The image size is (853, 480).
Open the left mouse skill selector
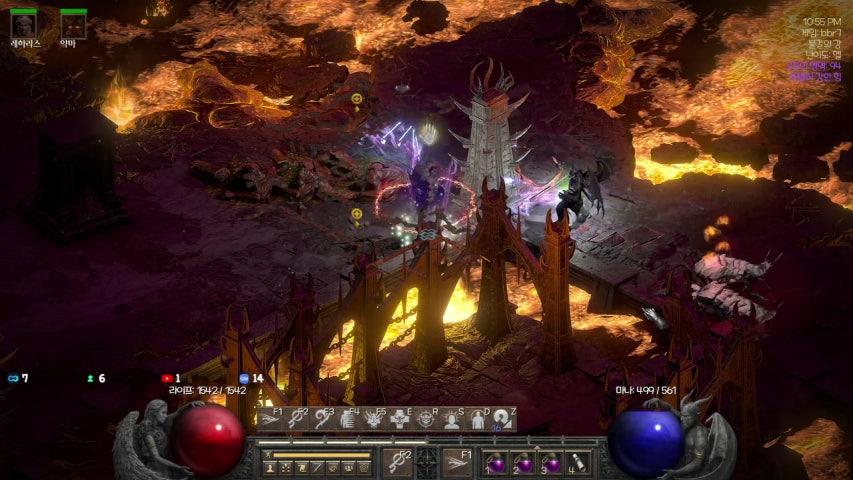(x=398, y=462)
